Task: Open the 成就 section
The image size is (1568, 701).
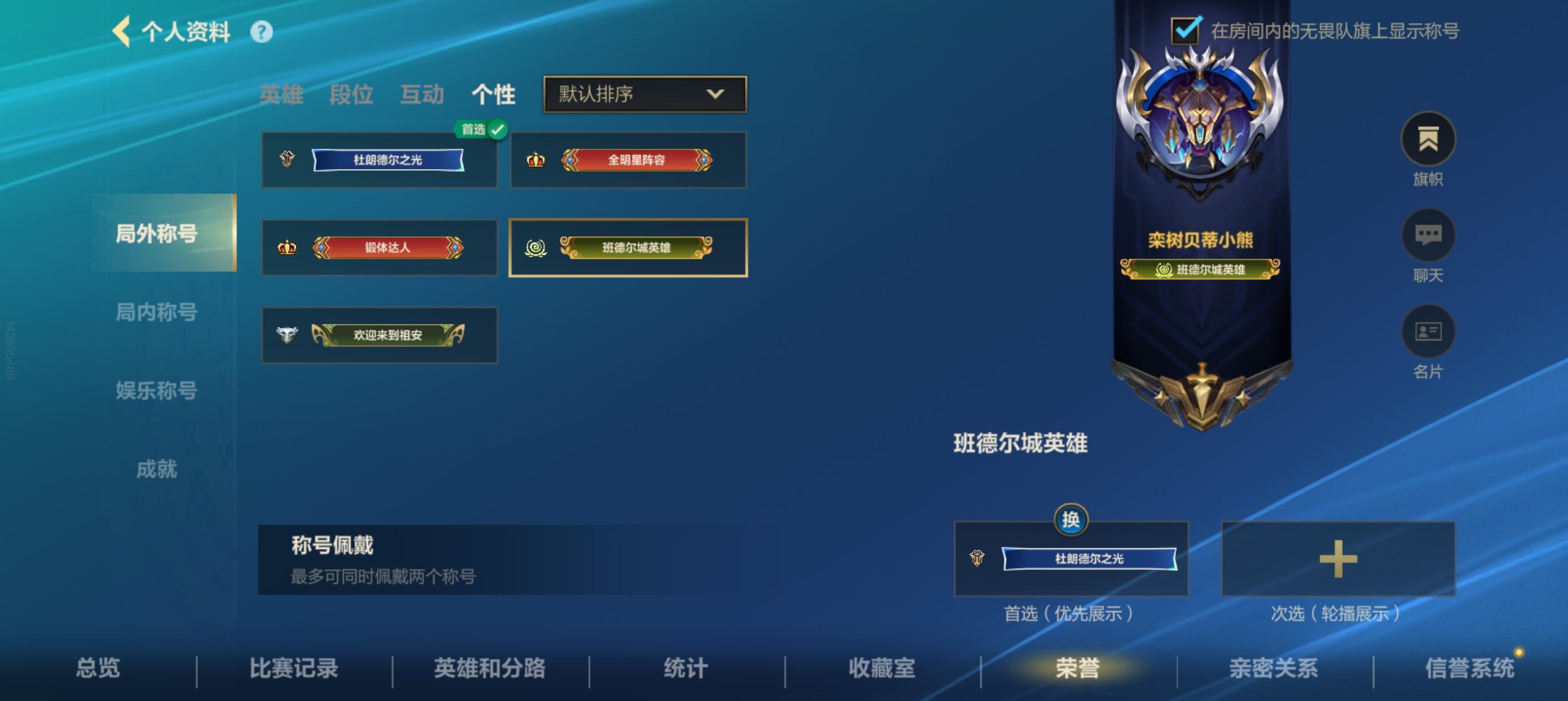Action: tap(157, 469)
